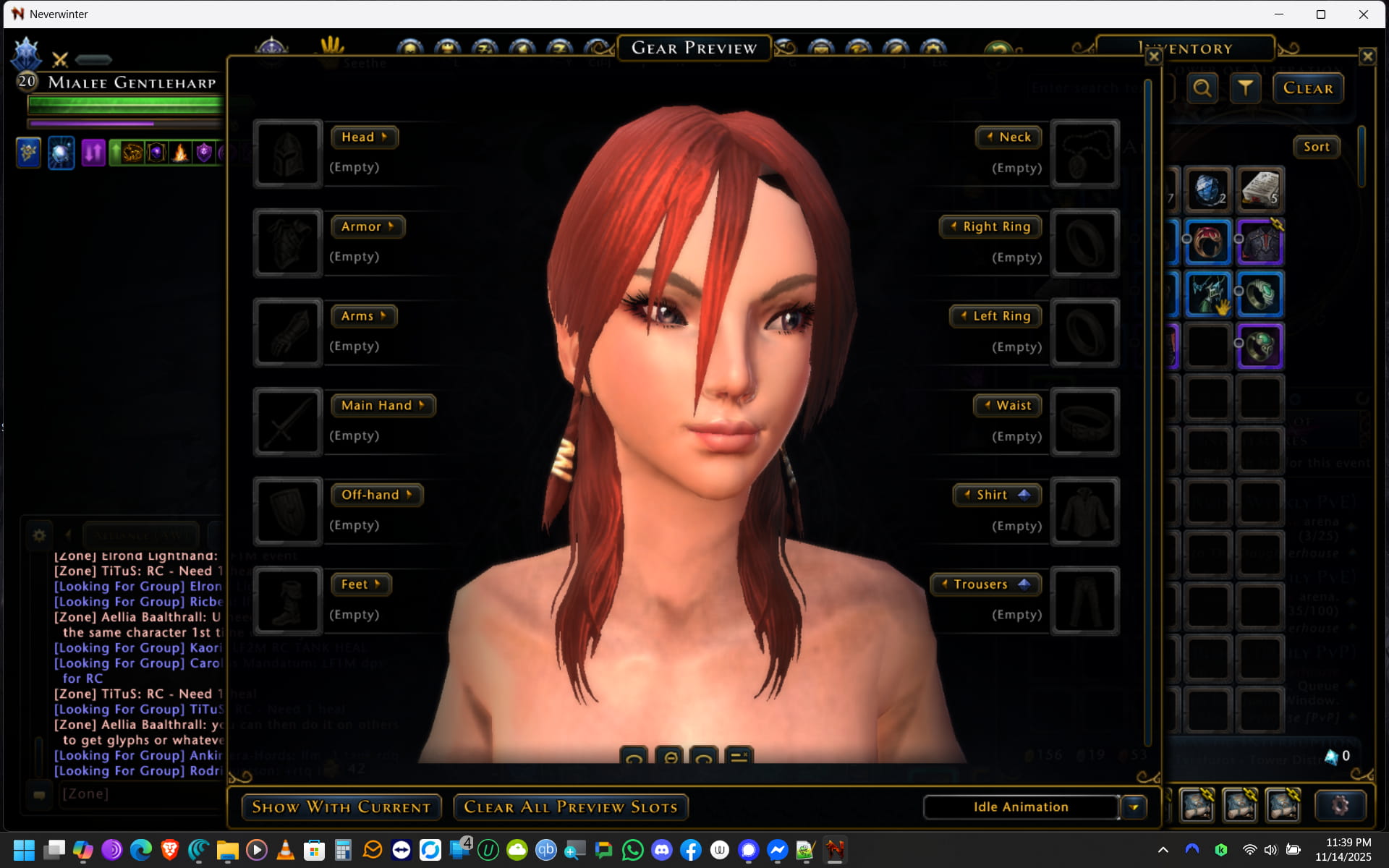Clear All Preview Slots
Image resolution: width=1389 pixels, height=868 pixels.
pyautogui.click(x=570, y=807)
